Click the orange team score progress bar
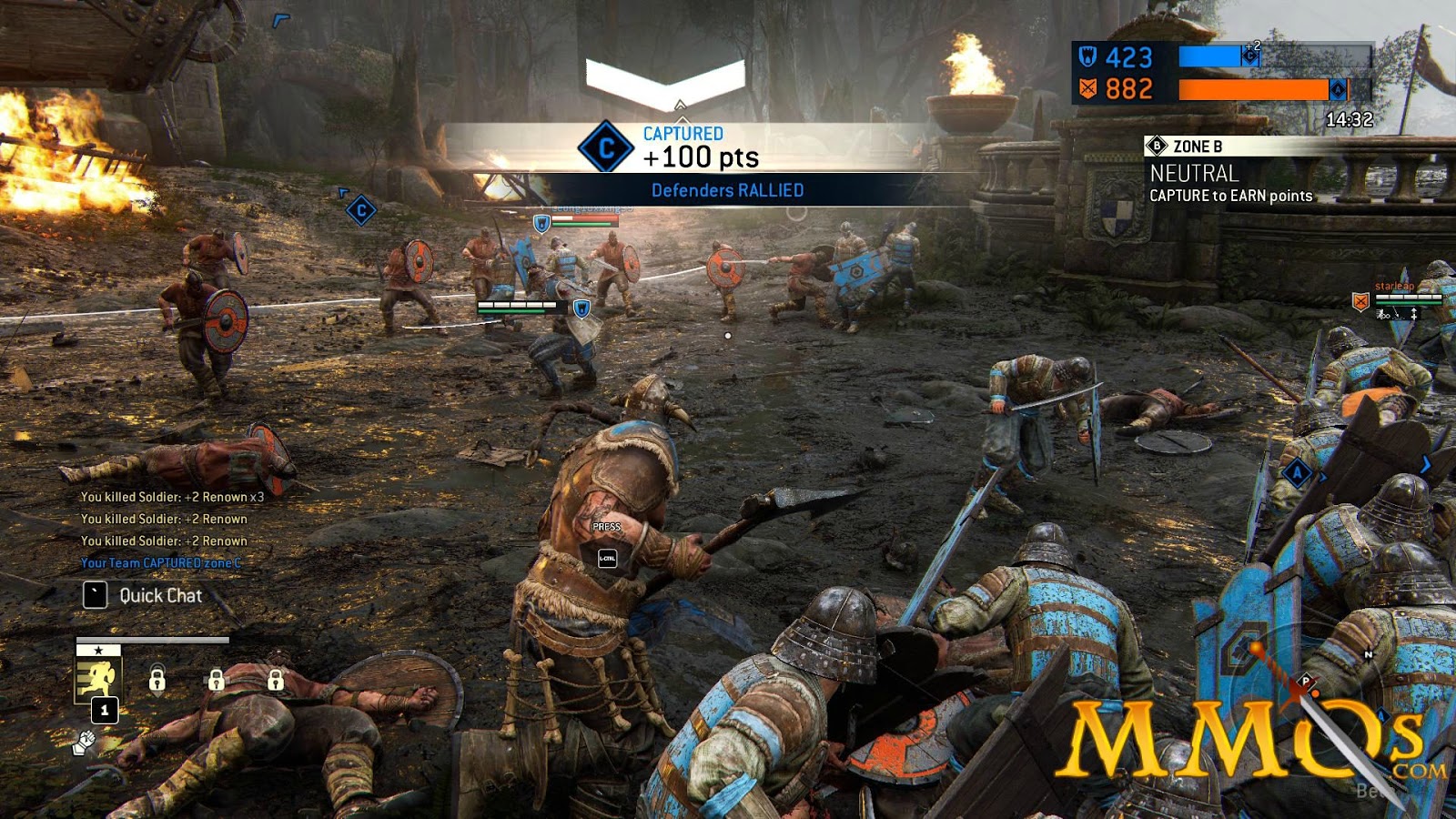This screenshot has width=1456, height=819. [x=1254, y=88]
